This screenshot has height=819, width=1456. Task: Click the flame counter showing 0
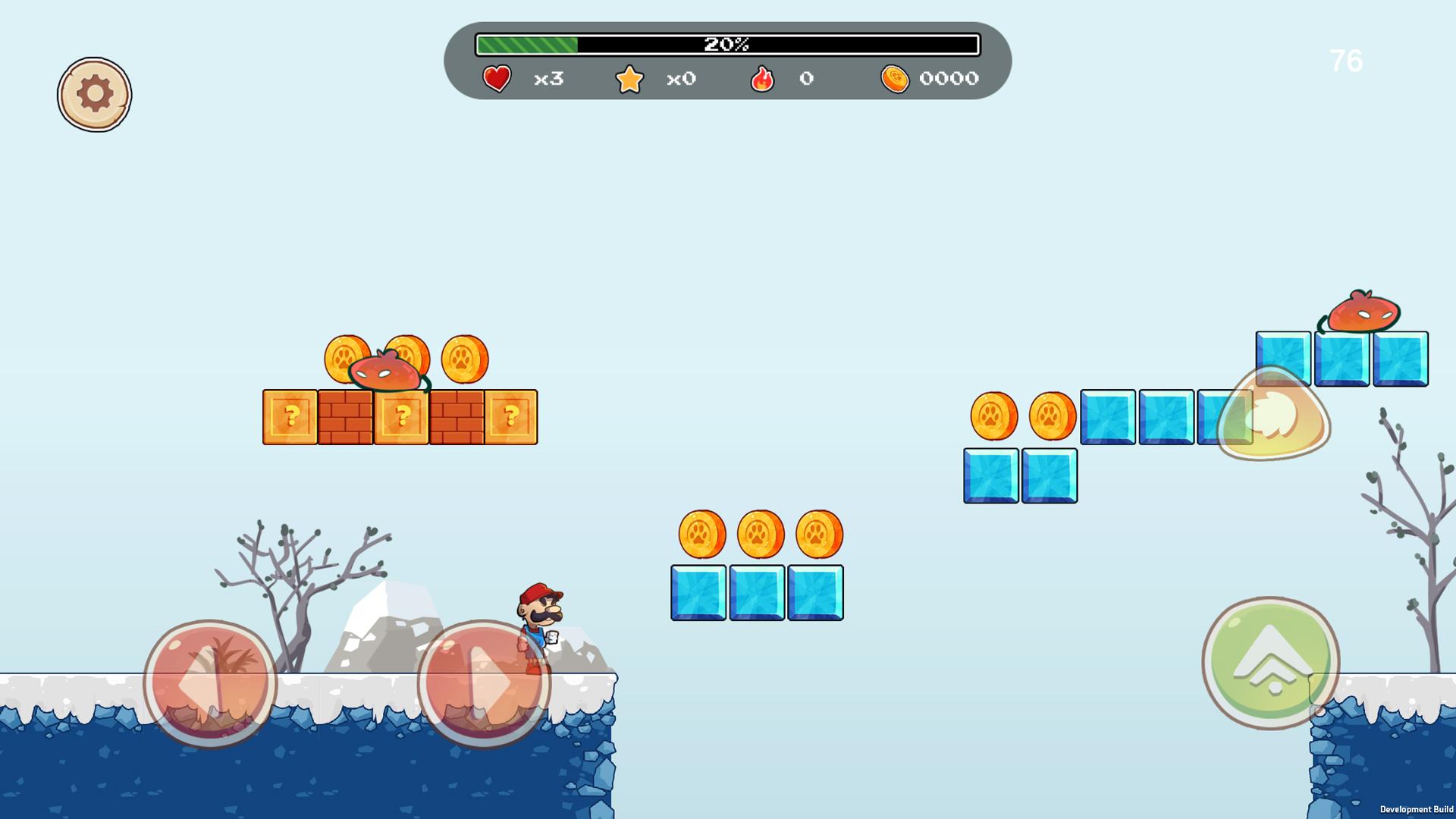[806, 79]
